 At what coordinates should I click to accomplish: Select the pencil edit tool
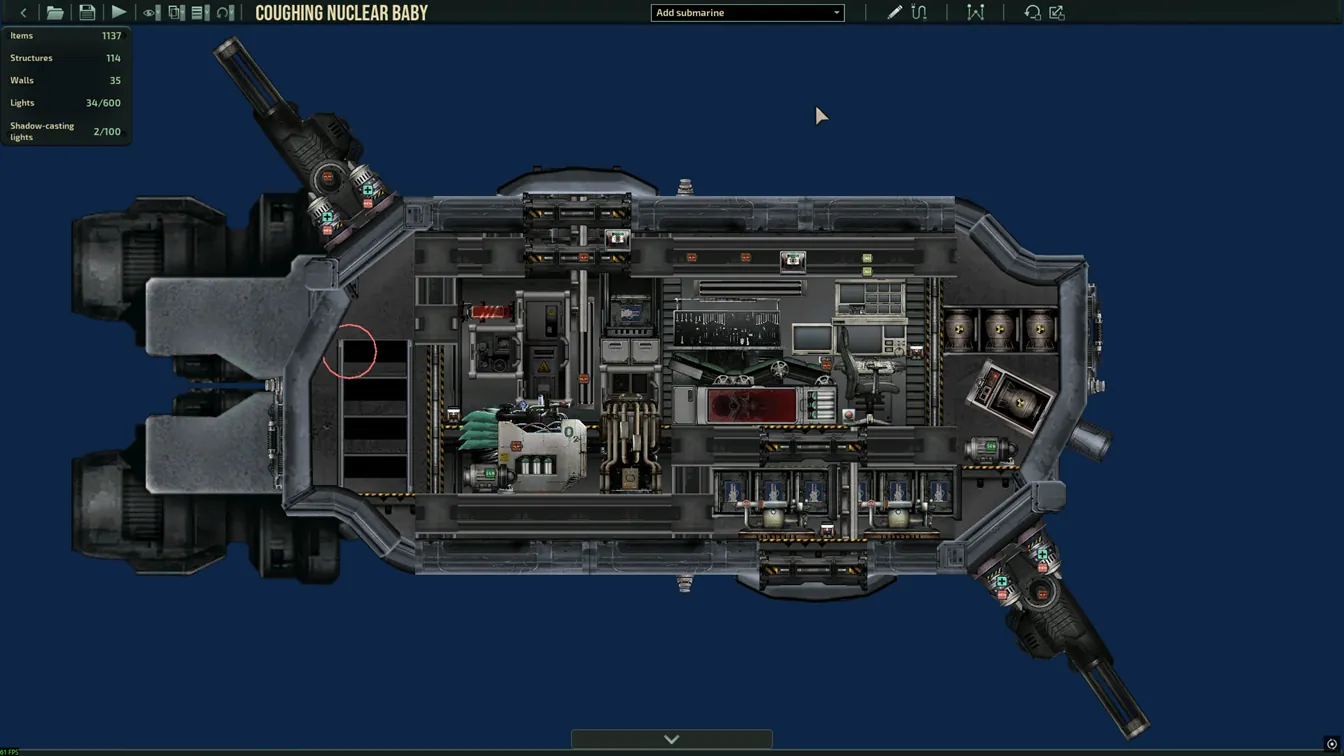coord(894,13)
